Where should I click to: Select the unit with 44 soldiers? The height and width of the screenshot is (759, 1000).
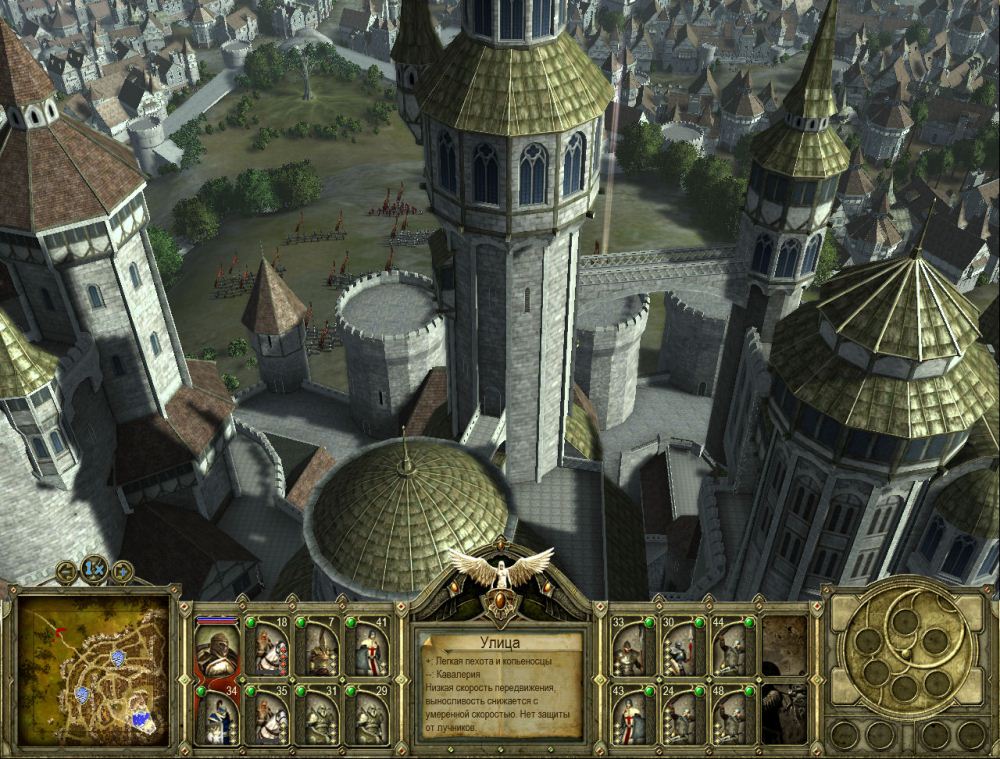(734, 647)
